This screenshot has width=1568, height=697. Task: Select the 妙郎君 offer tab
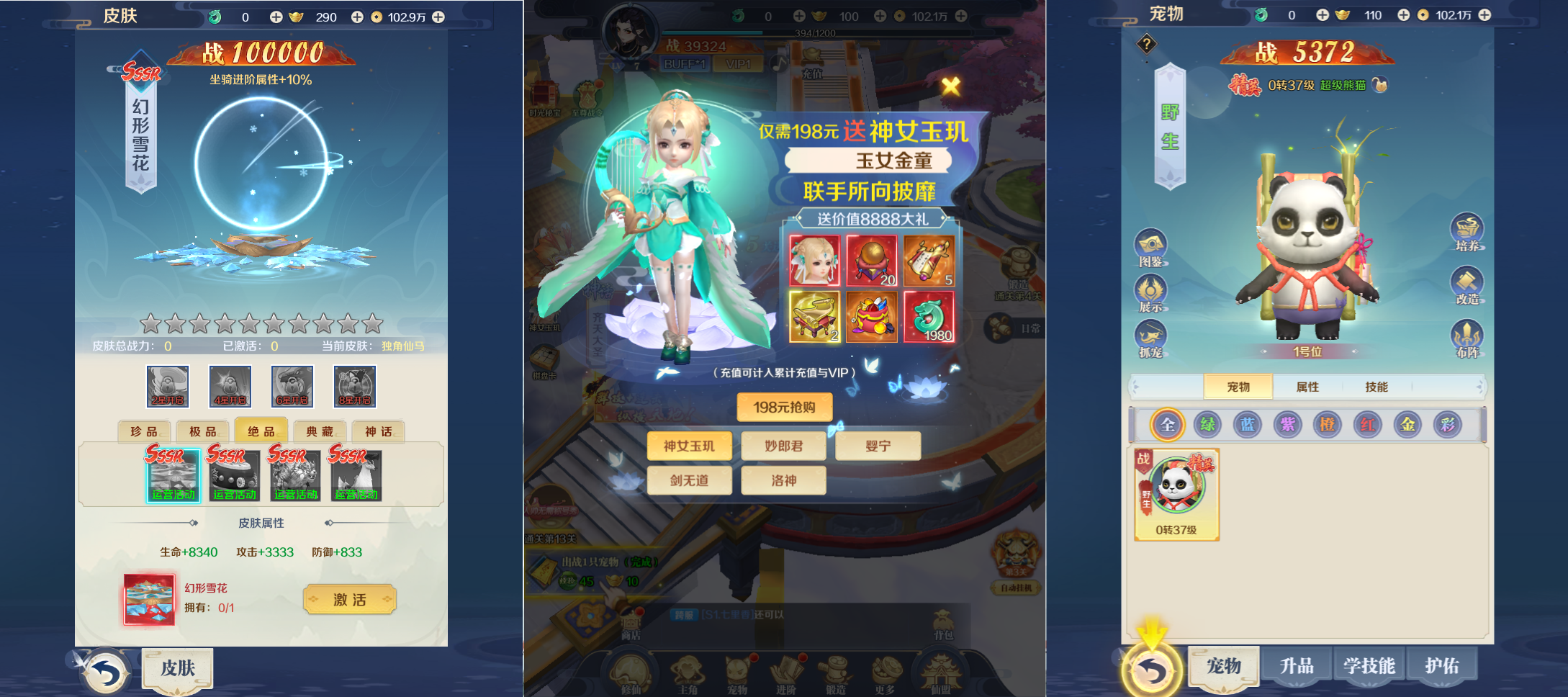click(784, 446)
